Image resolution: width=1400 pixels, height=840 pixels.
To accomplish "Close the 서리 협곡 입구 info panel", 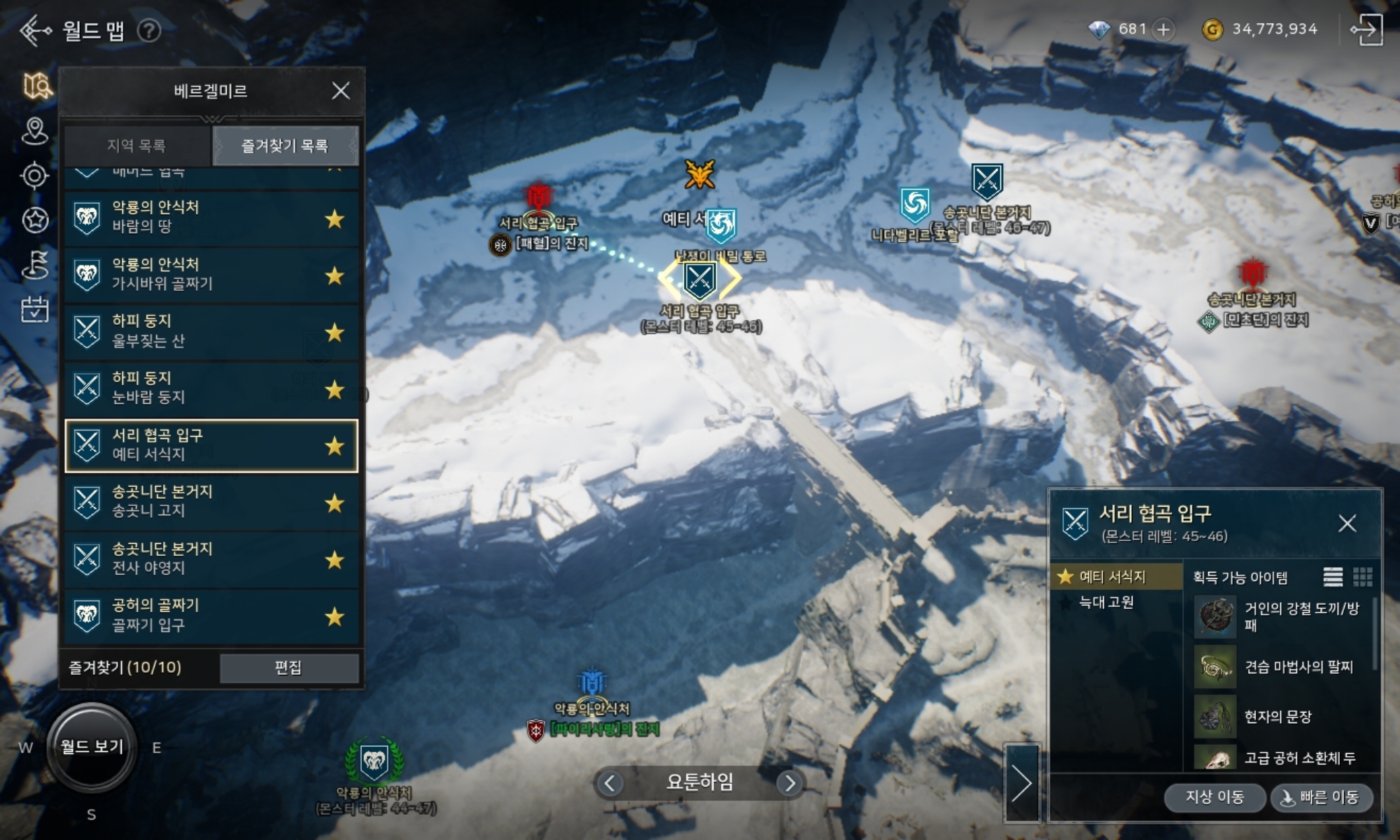I will coord(1347,524).
